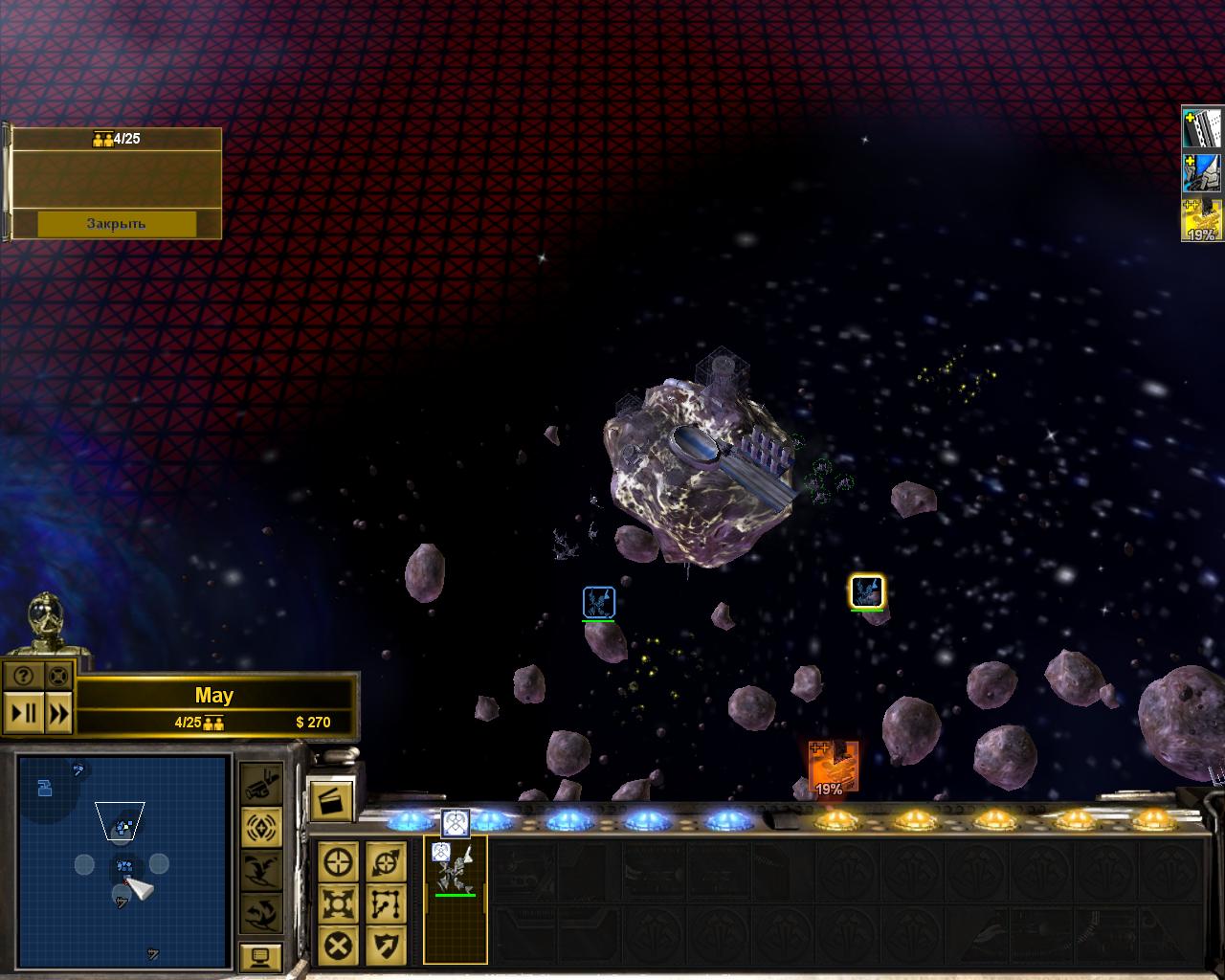This screenshot has height=980, width=1225.
Task: Open the computer monitor menu button
Action: pos(260,956)
